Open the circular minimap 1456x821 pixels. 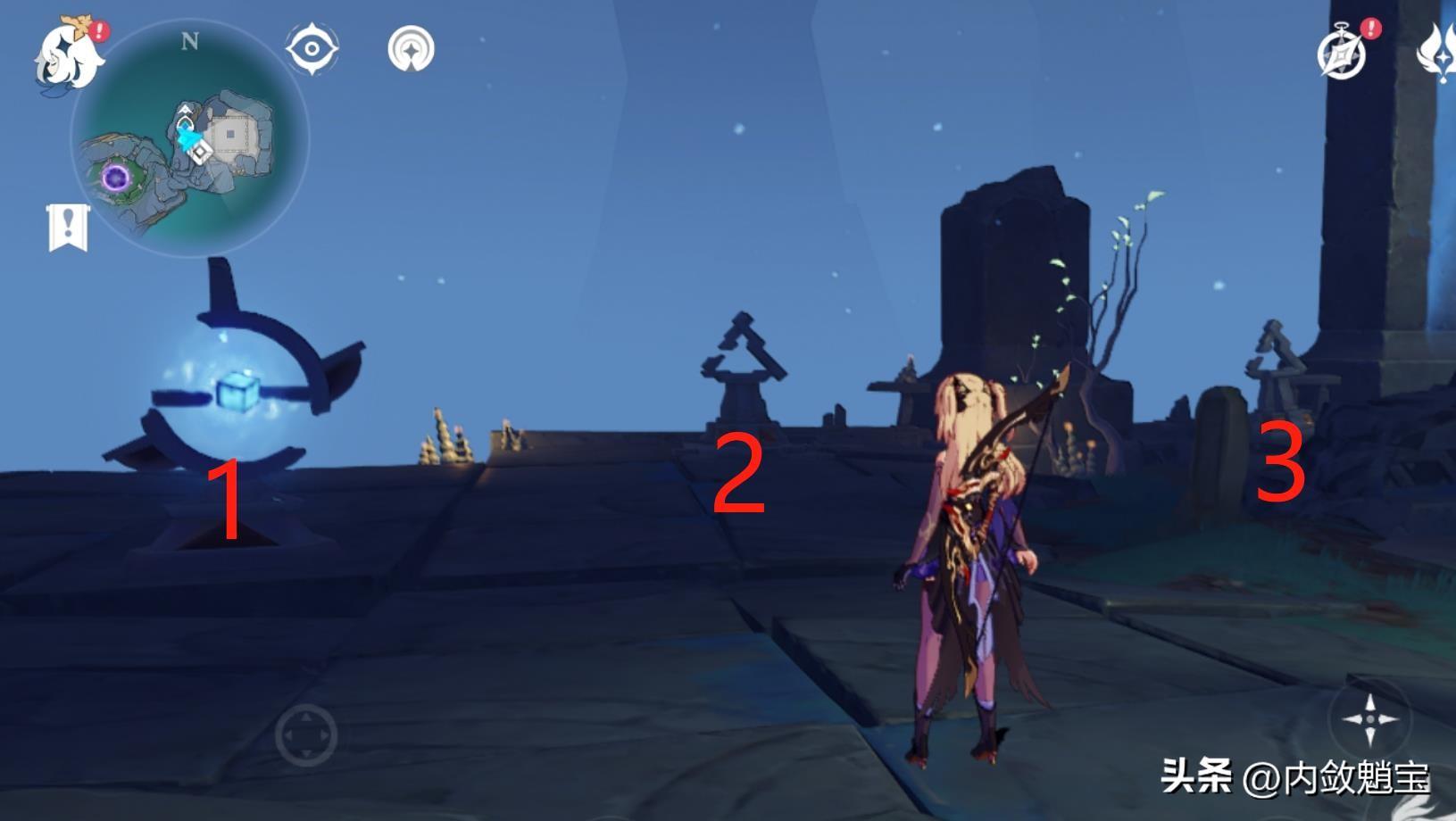pos(189,138)
